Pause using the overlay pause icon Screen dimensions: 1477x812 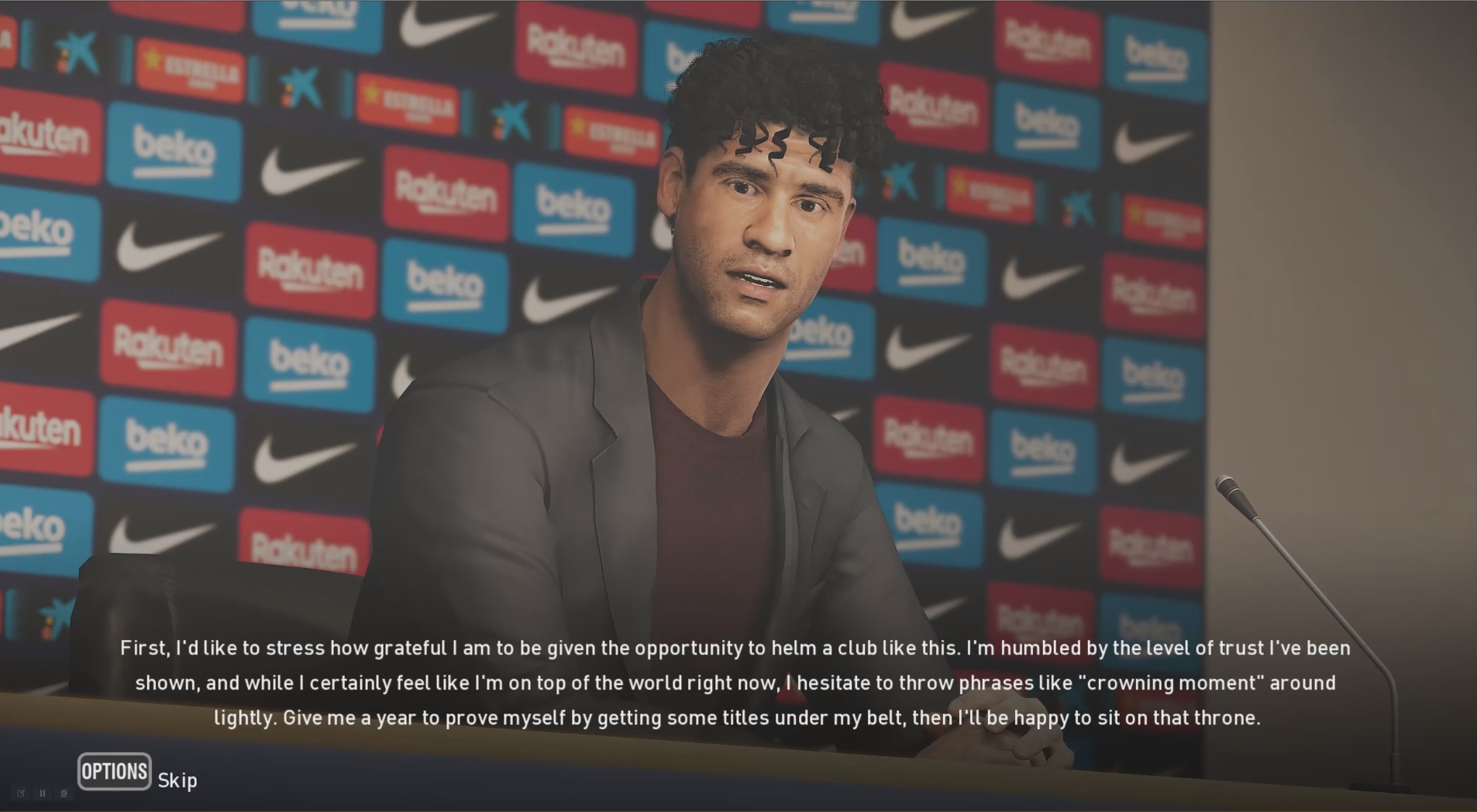coord(43,793)
